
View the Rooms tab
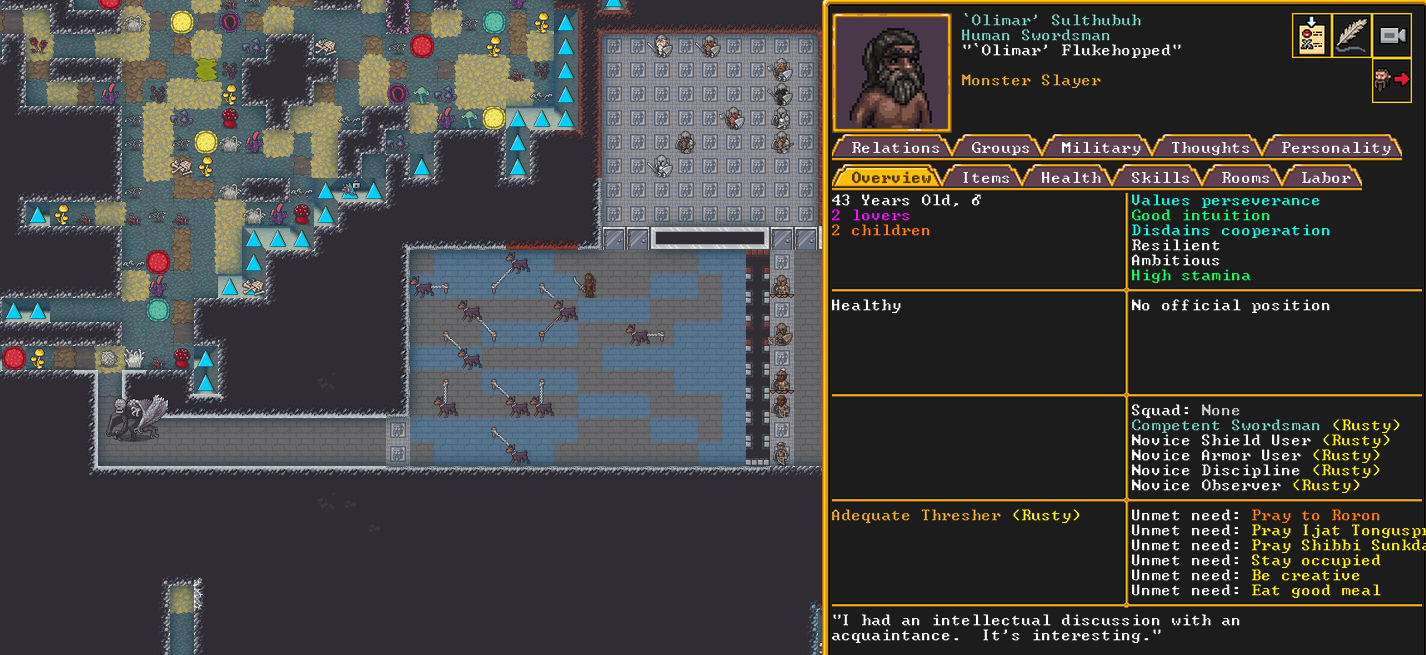click(x=1244, y=177)
